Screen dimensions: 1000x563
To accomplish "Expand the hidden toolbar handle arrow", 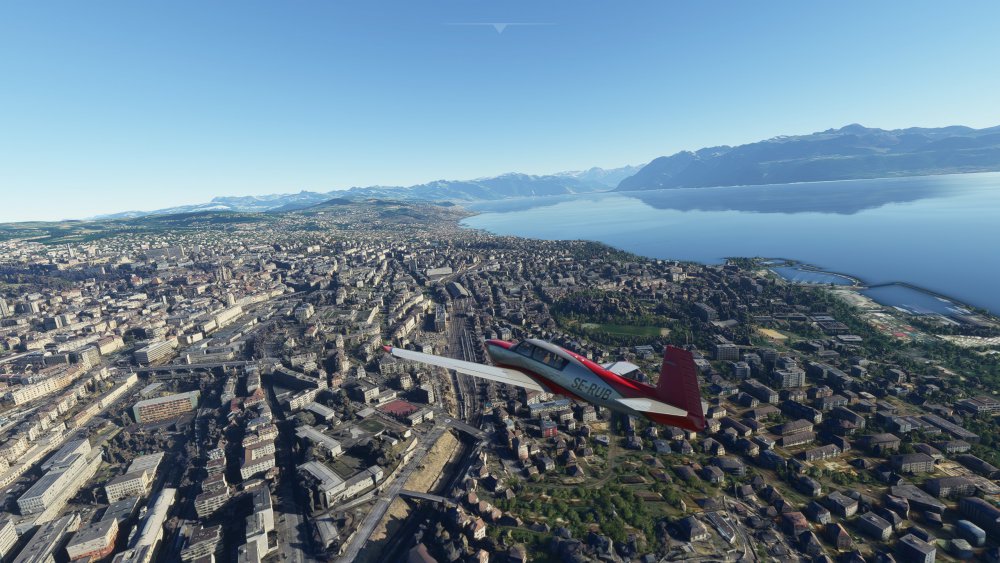I will tap(499, 28).
